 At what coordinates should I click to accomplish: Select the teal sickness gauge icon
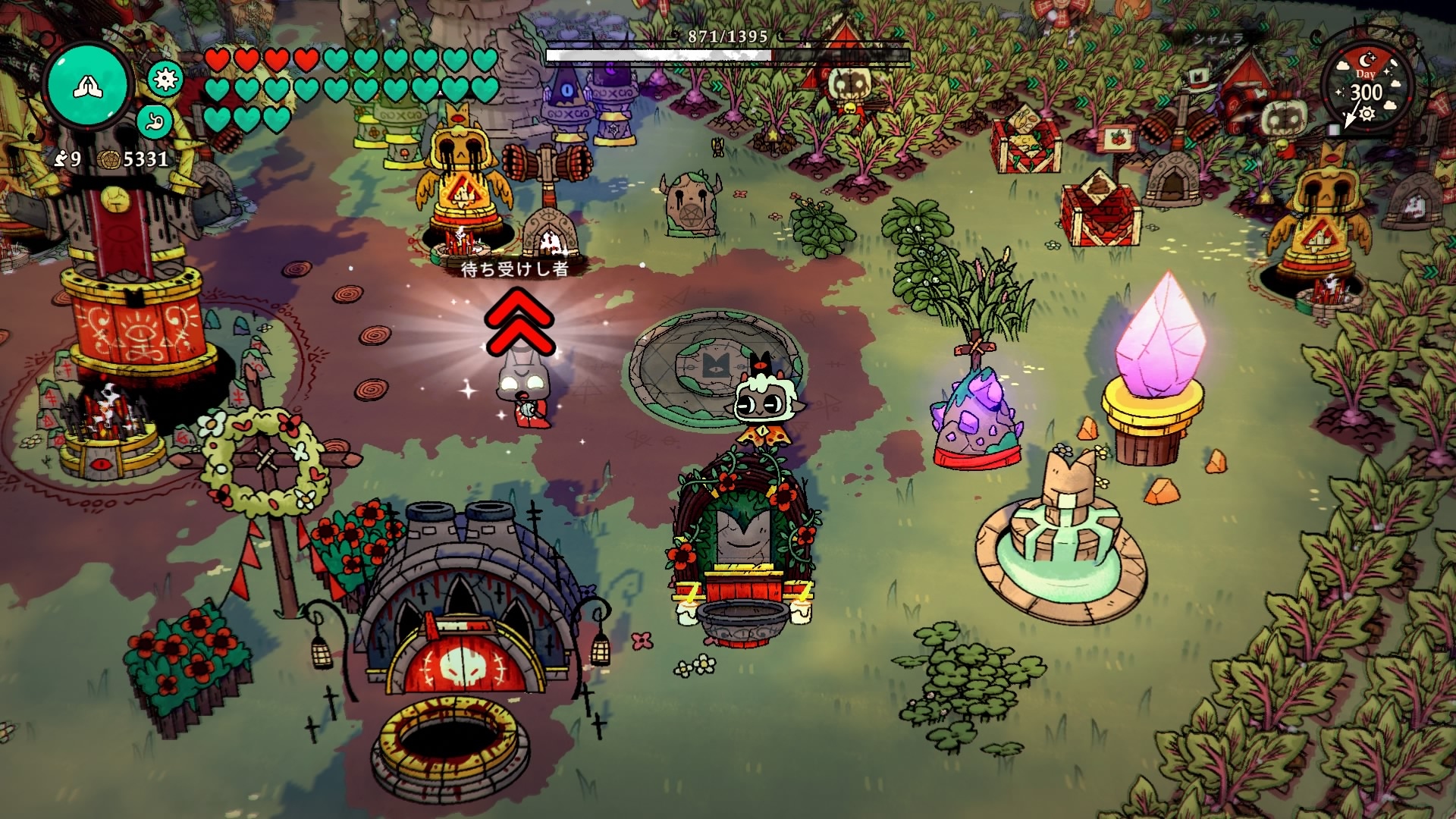tap(165, 78)
